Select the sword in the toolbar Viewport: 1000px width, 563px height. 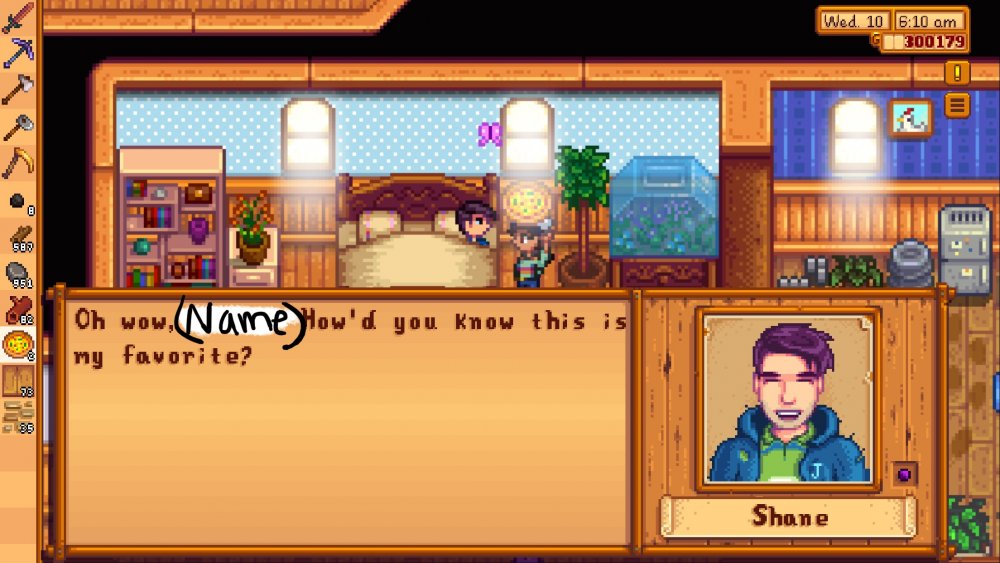pyautogui.click(x=18, y=17)
